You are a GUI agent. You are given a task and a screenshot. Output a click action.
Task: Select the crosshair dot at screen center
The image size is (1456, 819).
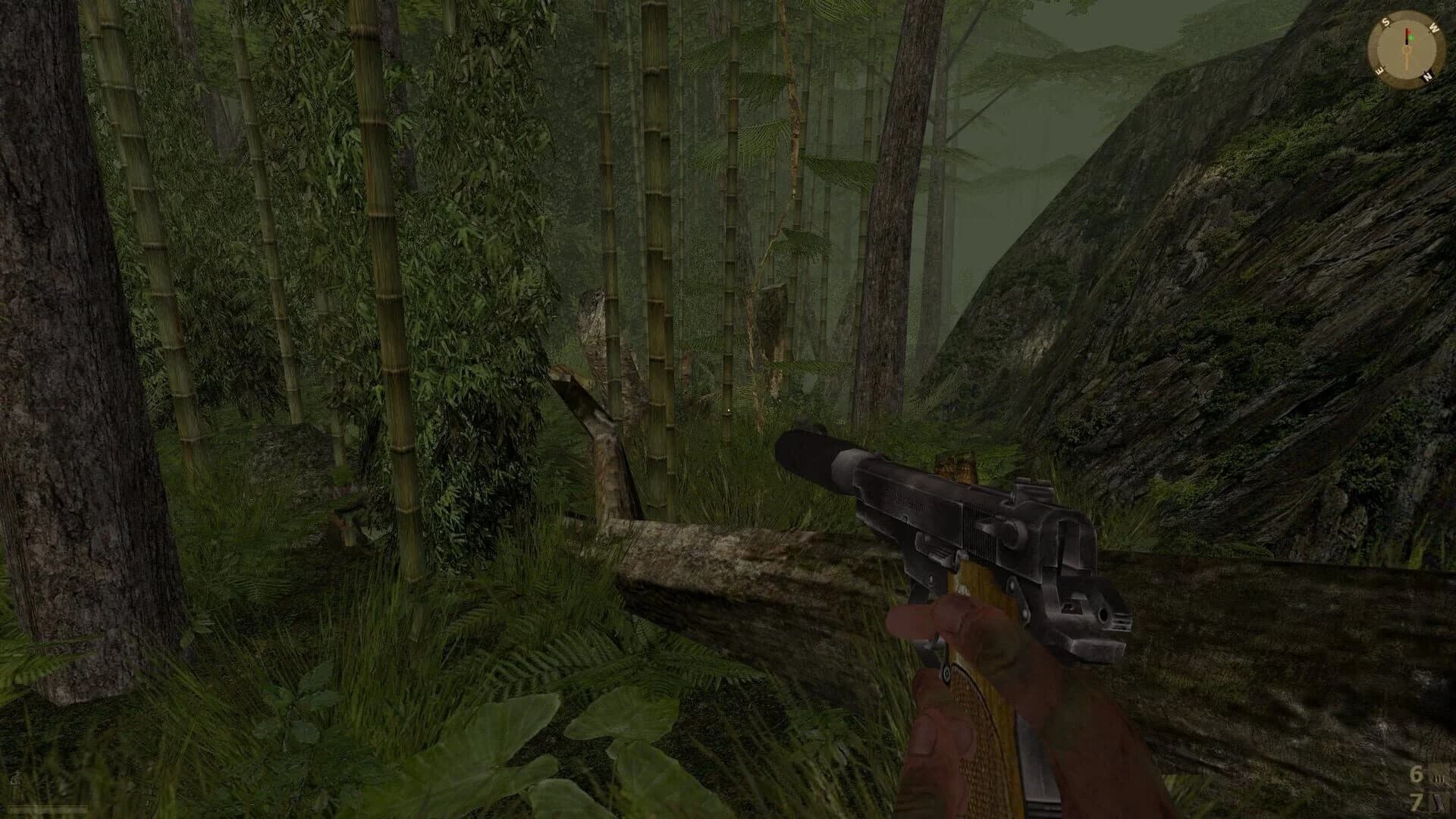[728, 409]
